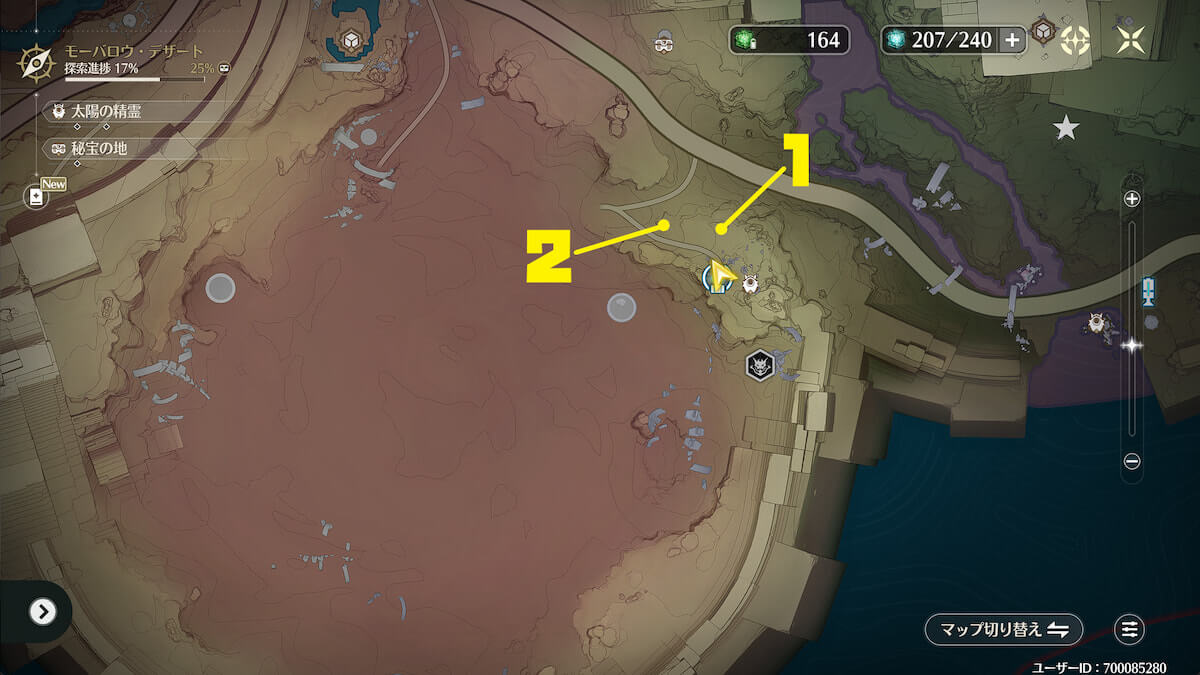This screenshot has height=675, width=1200.
Task: Open the map filter settings icon
Action: coord(1130,629)
